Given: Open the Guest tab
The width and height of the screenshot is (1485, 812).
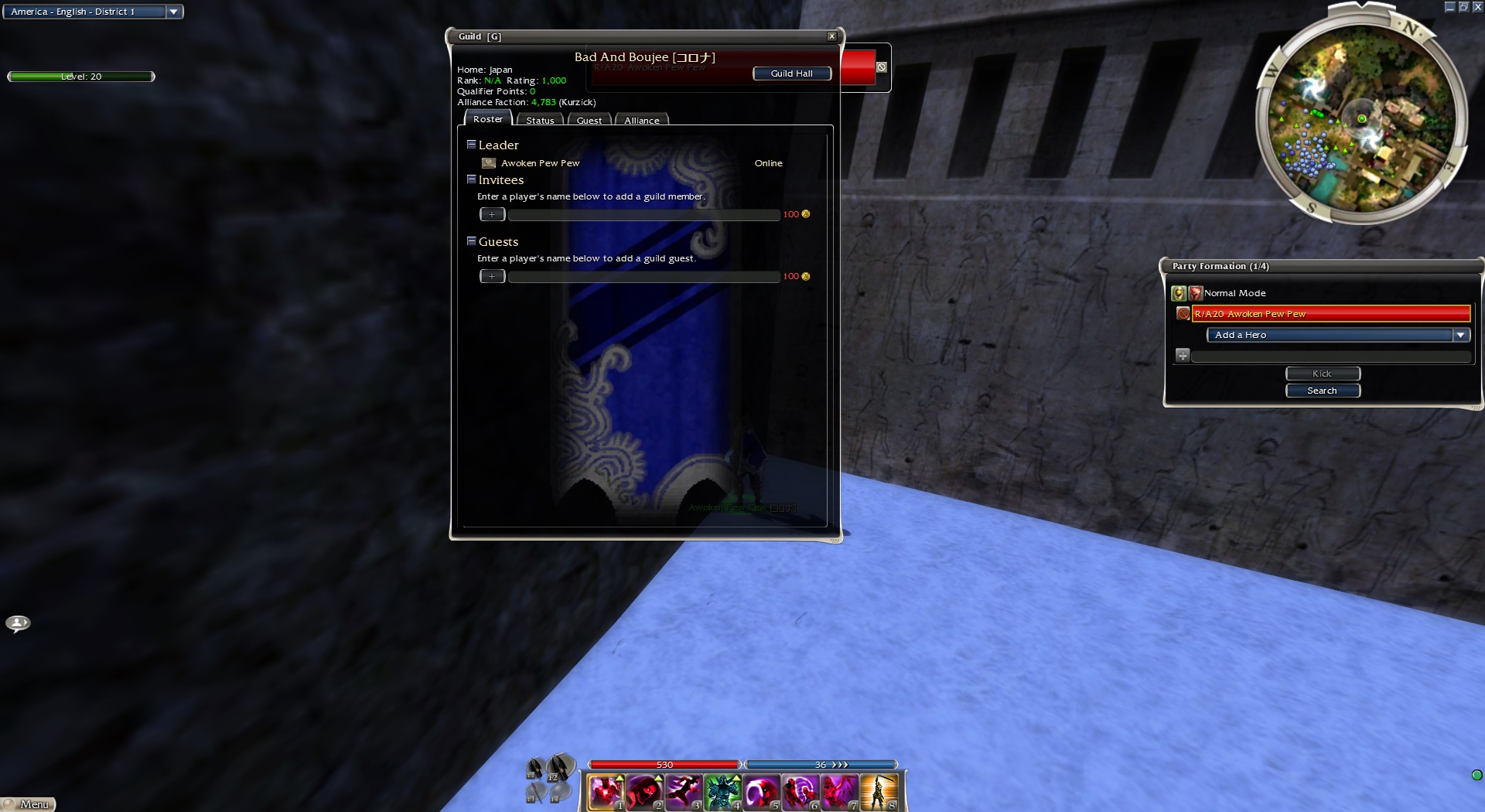Looking at the screenshot, I should tap(589, 121).
